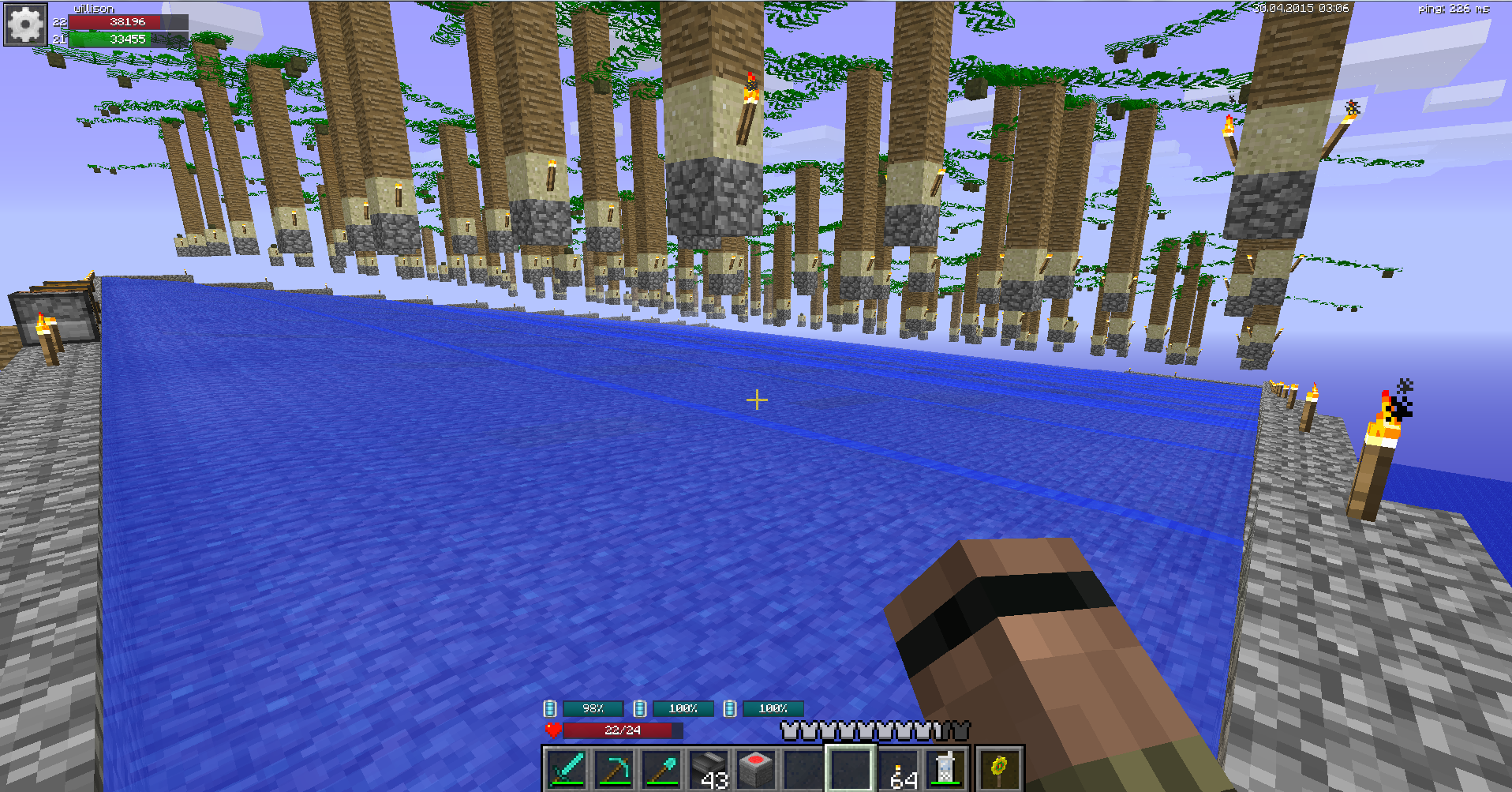The image size is (1512, 792).
Task: Select the red-topped stone block slot
Action: click(x=756, y=769)
